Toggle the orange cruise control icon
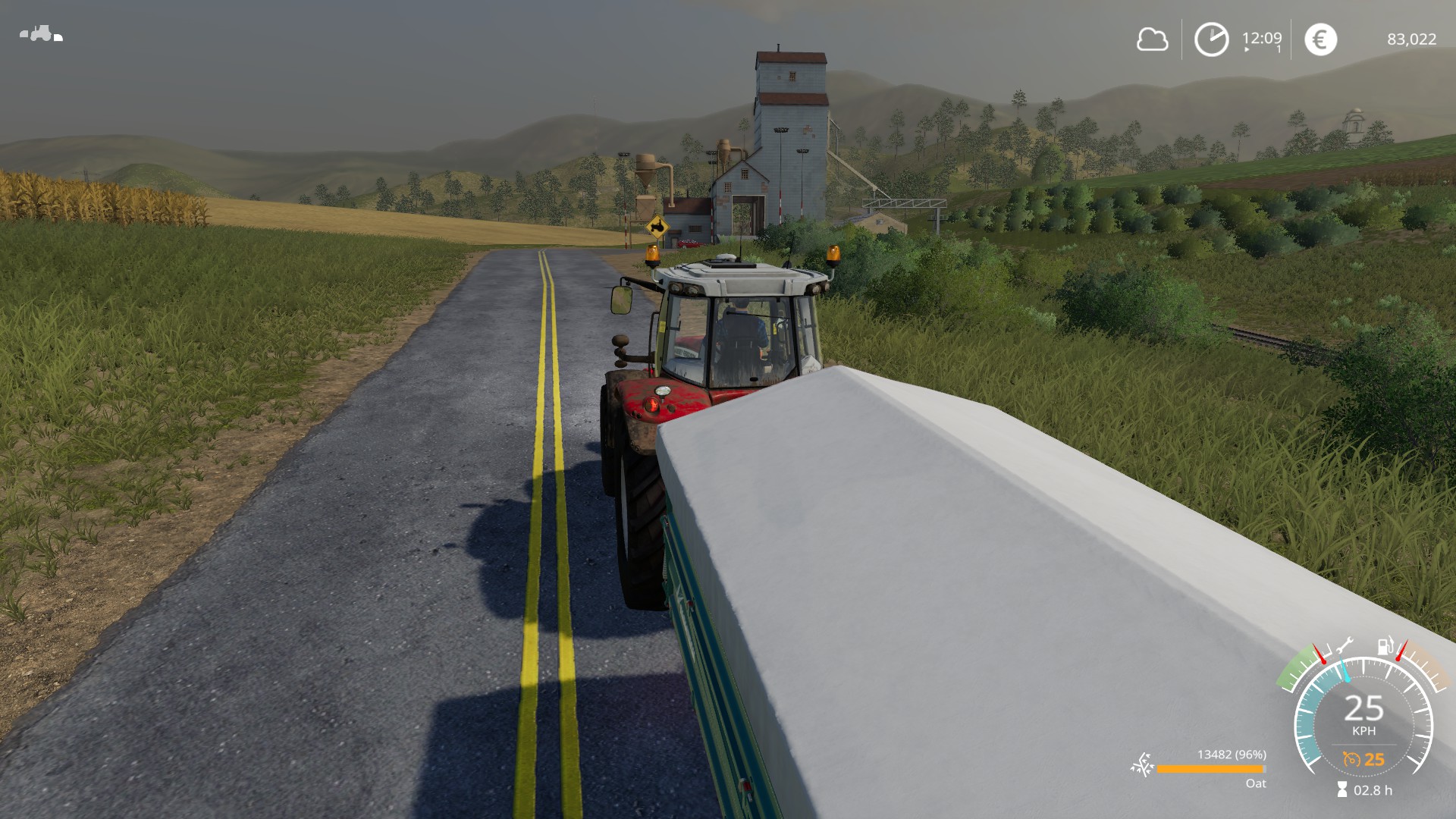The height and width of the screenshot is (819, 1456). click(x=1351, y=759)
